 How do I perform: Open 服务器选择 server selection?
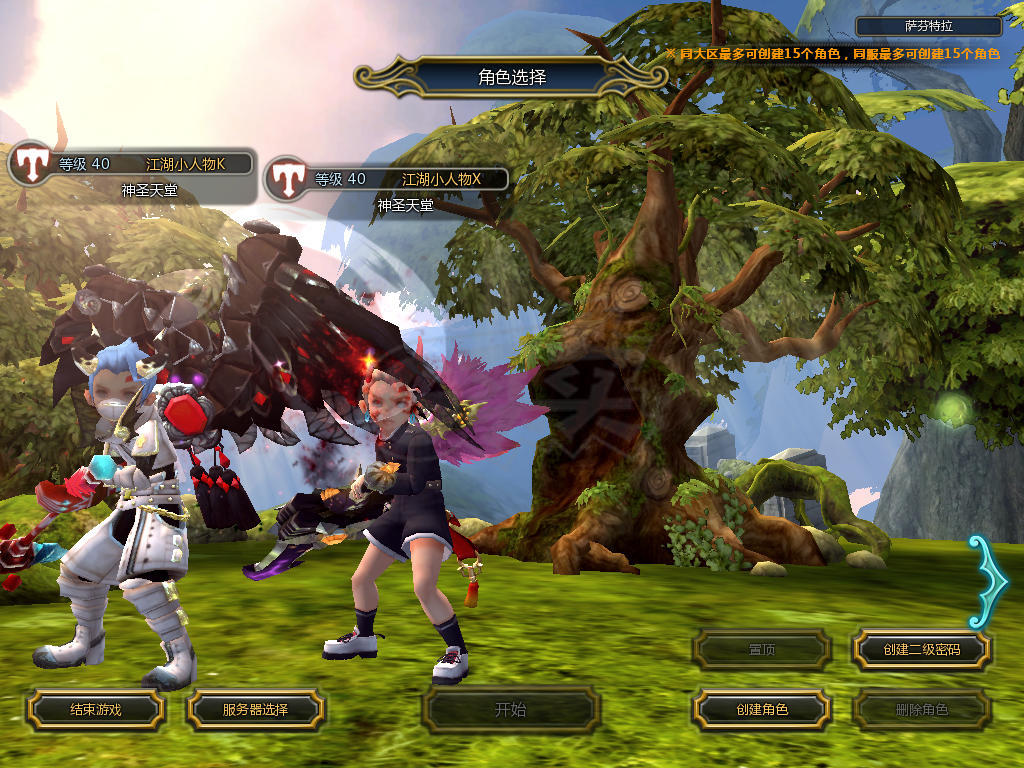point(255,710)
